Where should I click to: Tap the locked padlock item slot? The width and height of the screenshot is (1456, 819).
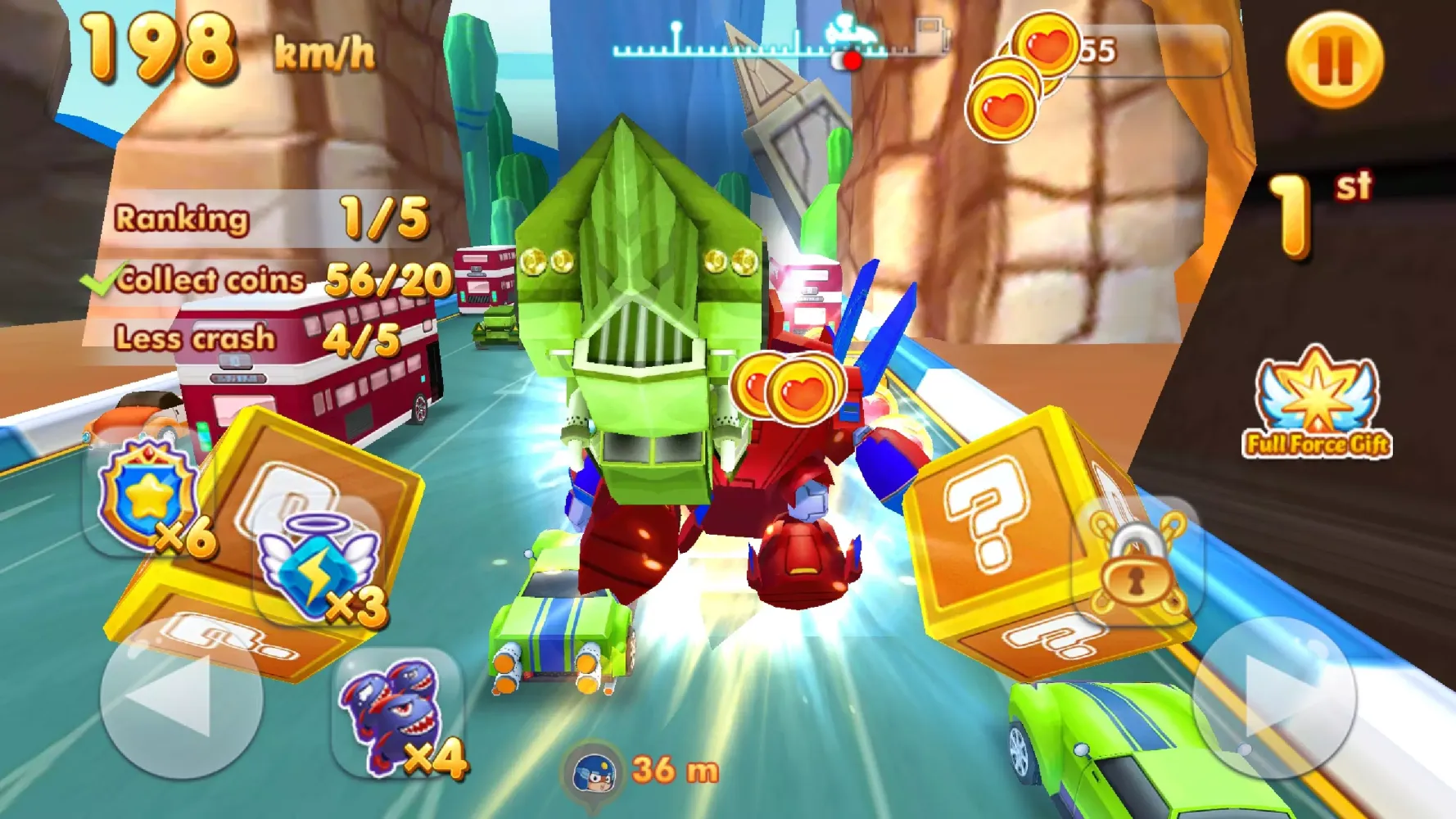click(x=1137, y=561)
